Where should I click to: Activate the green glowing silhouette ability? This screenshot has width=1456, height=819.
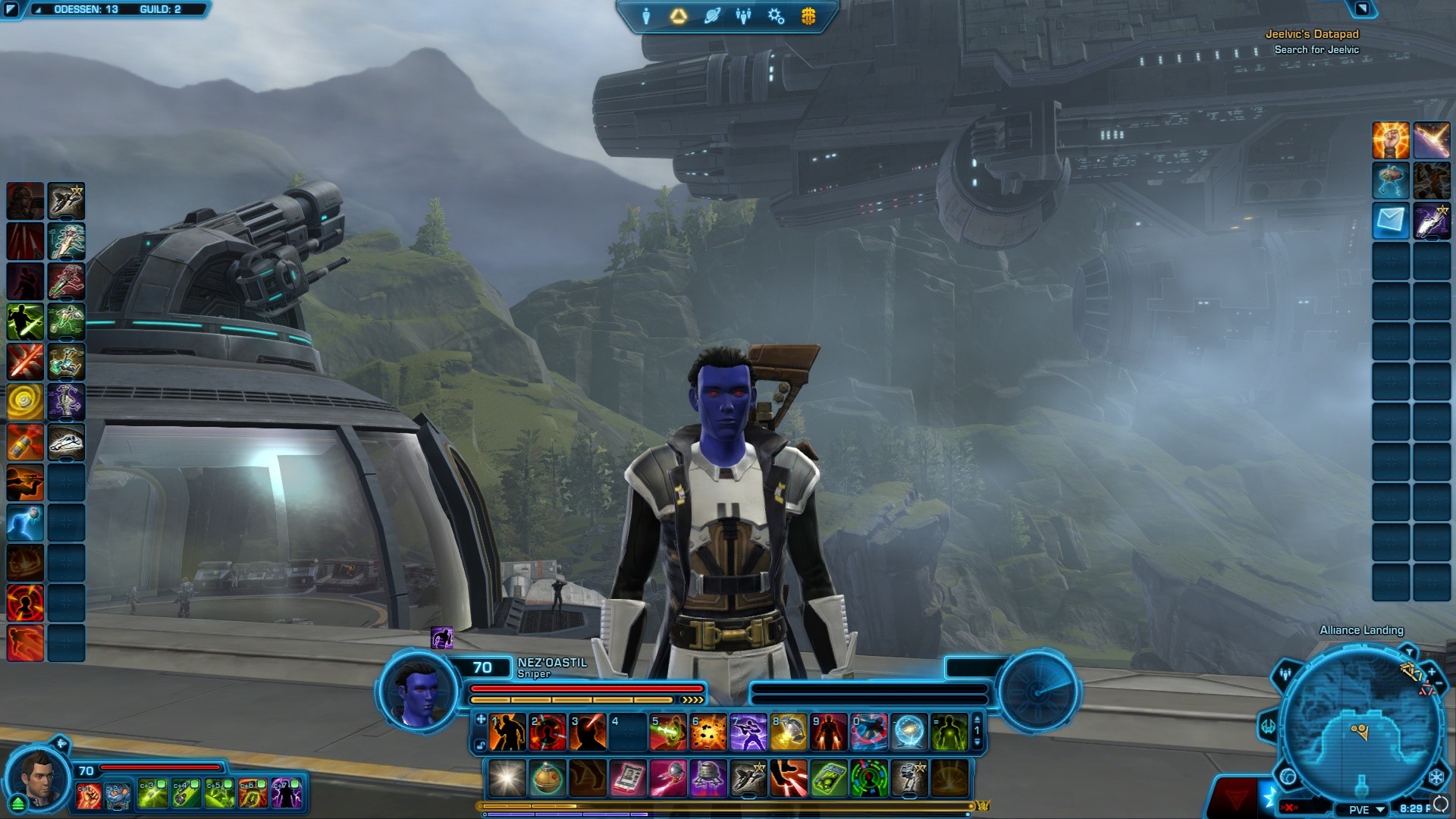point(949,733)
